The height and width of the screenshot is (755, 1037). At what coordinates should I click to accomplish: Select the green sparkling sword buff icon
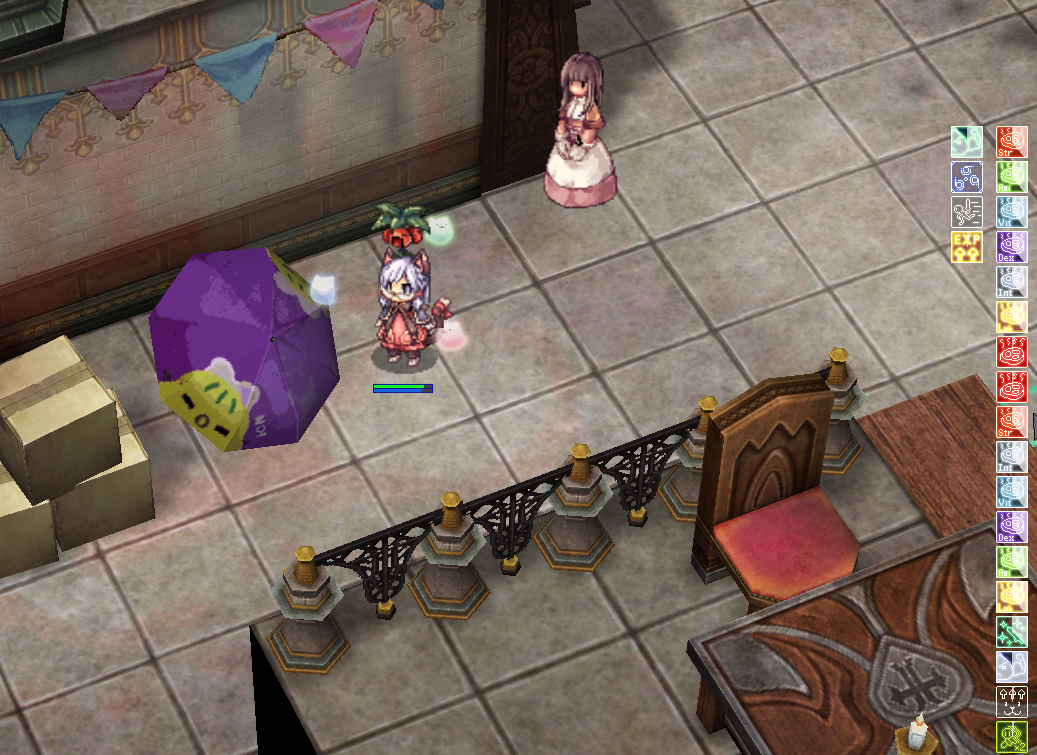pos(1012,632)
